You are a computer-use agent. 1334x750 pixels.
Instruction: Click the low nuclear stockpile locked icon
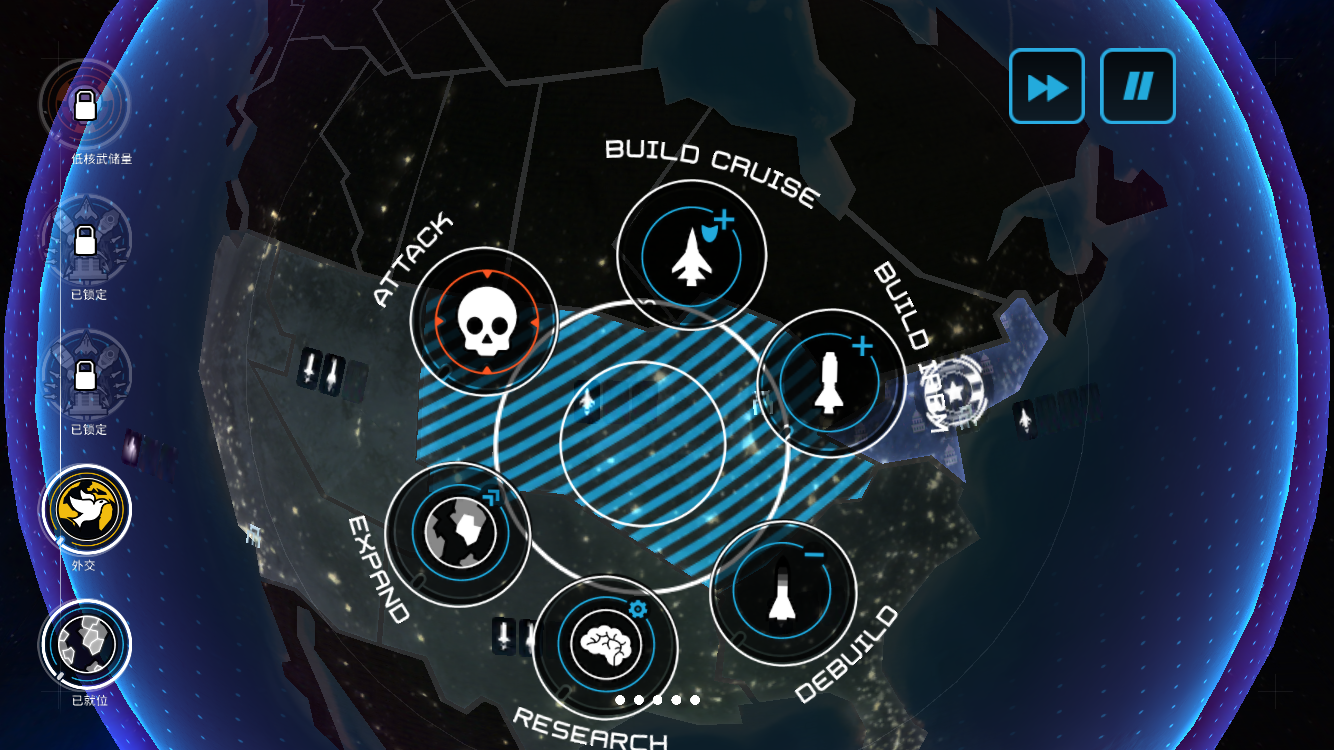85,104
